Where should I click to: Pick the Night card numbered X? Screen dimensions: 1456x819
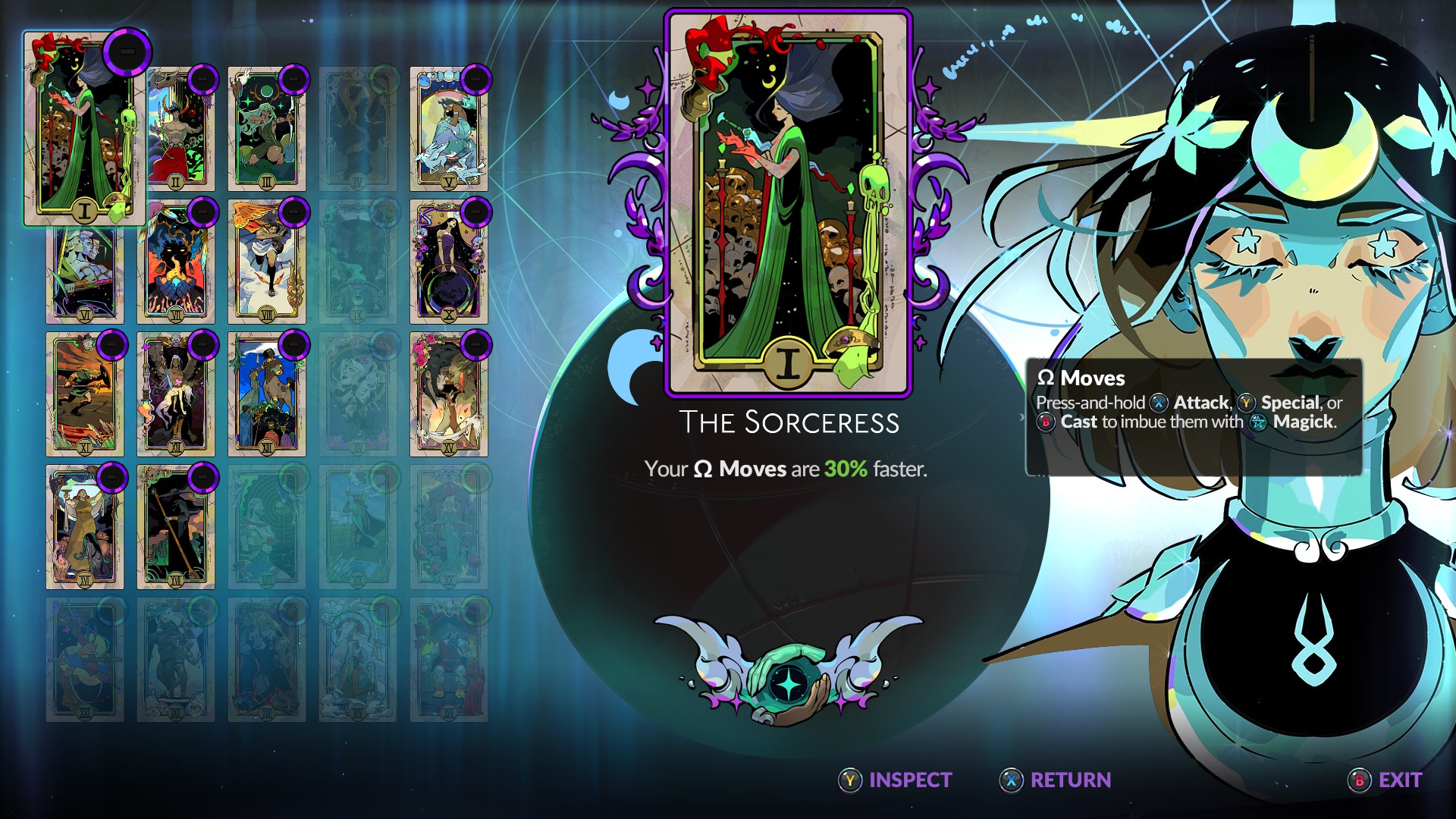pos(449,262)
